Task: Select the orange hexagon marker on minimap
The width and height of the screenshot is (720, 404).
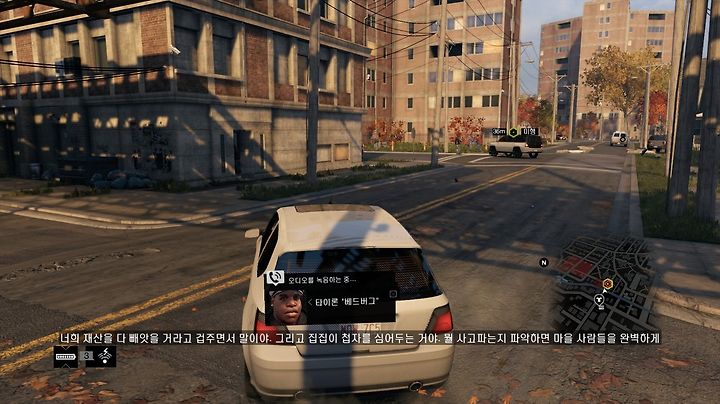Action: coord(607,284)
